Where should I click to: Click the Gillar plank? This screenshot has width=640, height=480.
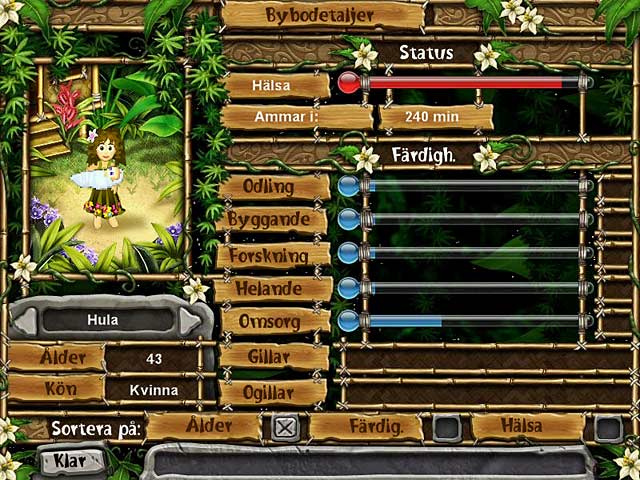[x=273, y=357]
